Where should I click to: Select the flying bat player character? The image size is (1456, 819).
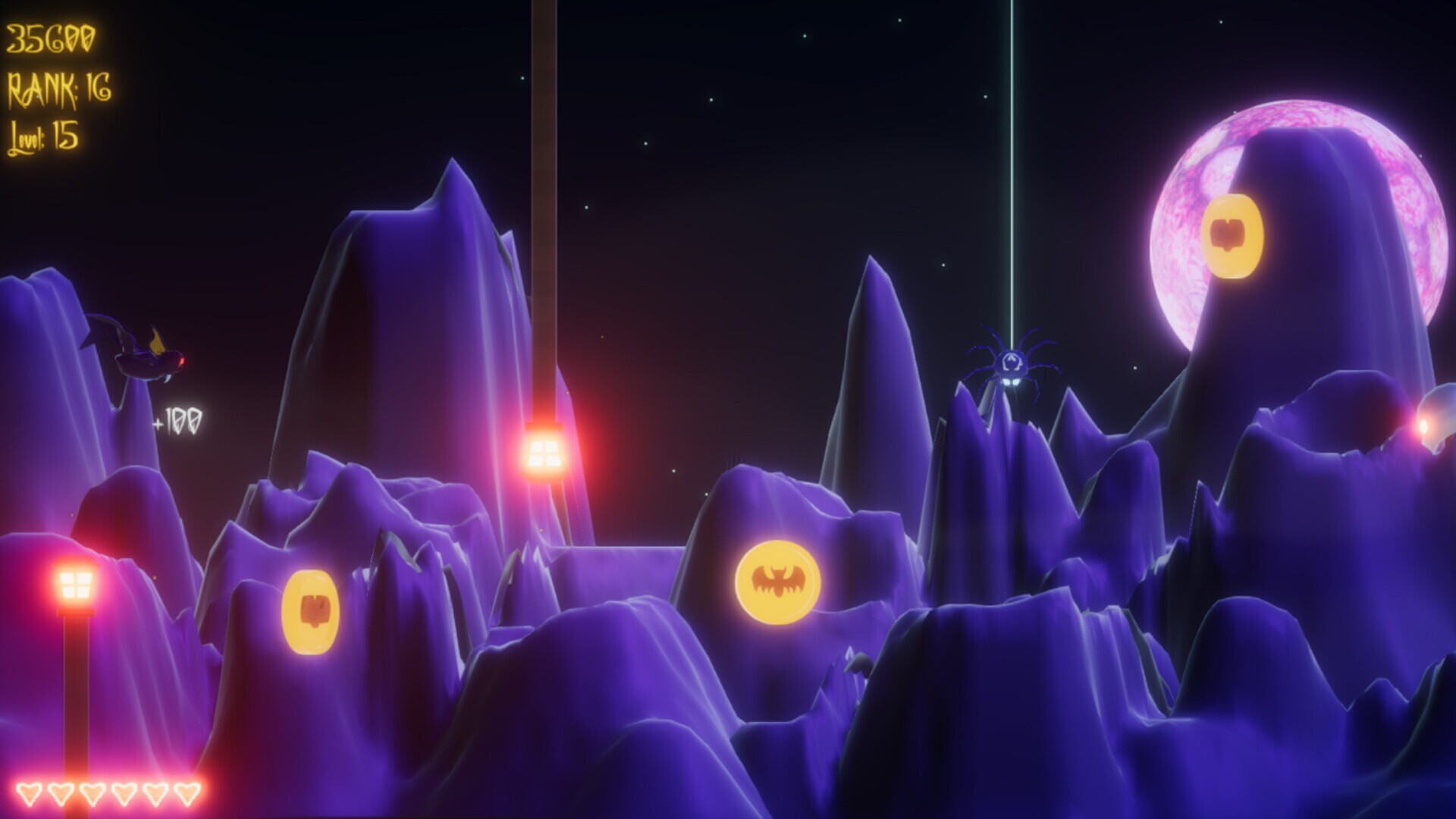(x=136, y=350)
